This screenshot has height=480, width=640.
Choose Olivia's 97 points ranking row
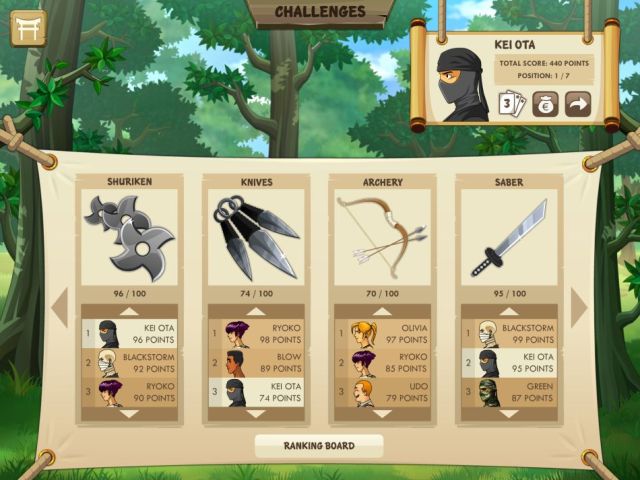pos(382,333)
